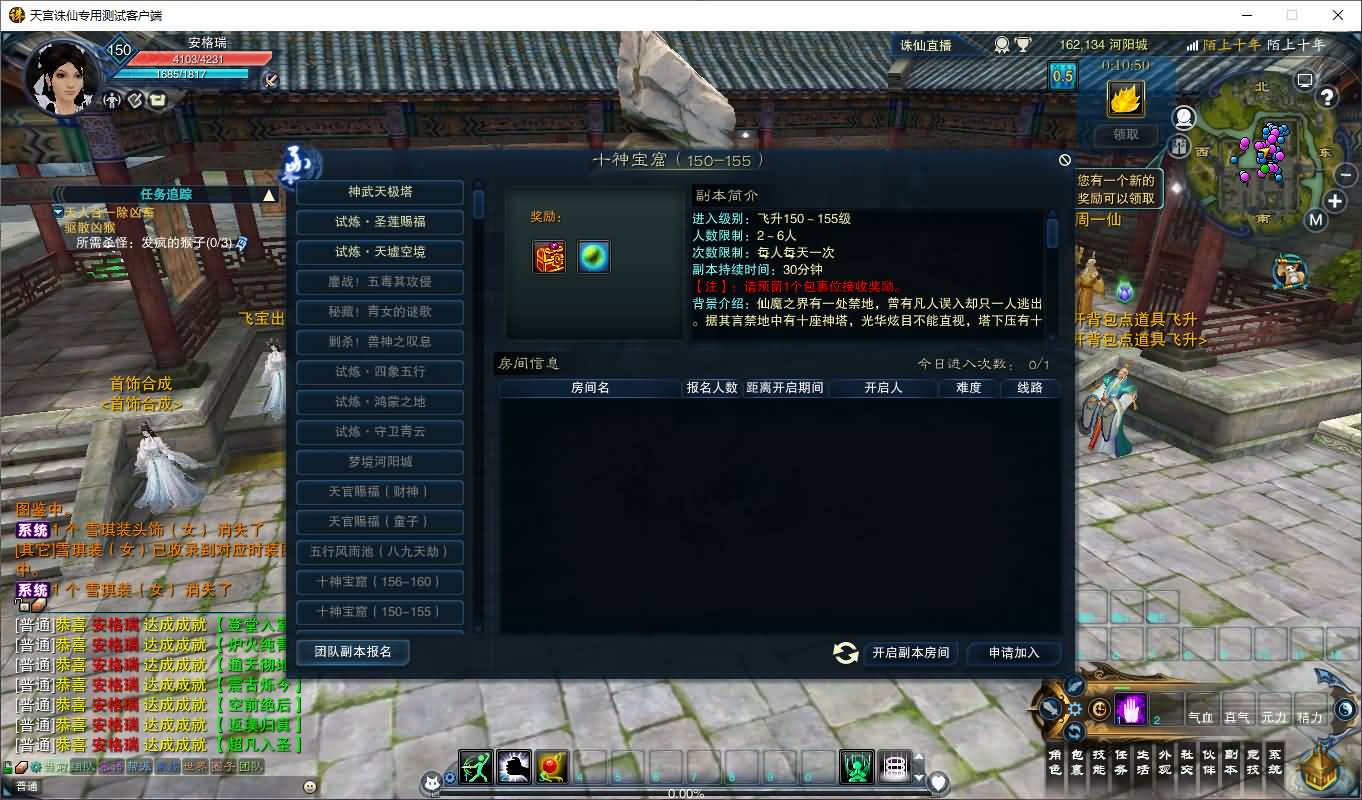Viewport: 1362px width, 800px height.
Task: Click the scrollbar in the 副本简介 panel
Action: (x=1052, y=230)
